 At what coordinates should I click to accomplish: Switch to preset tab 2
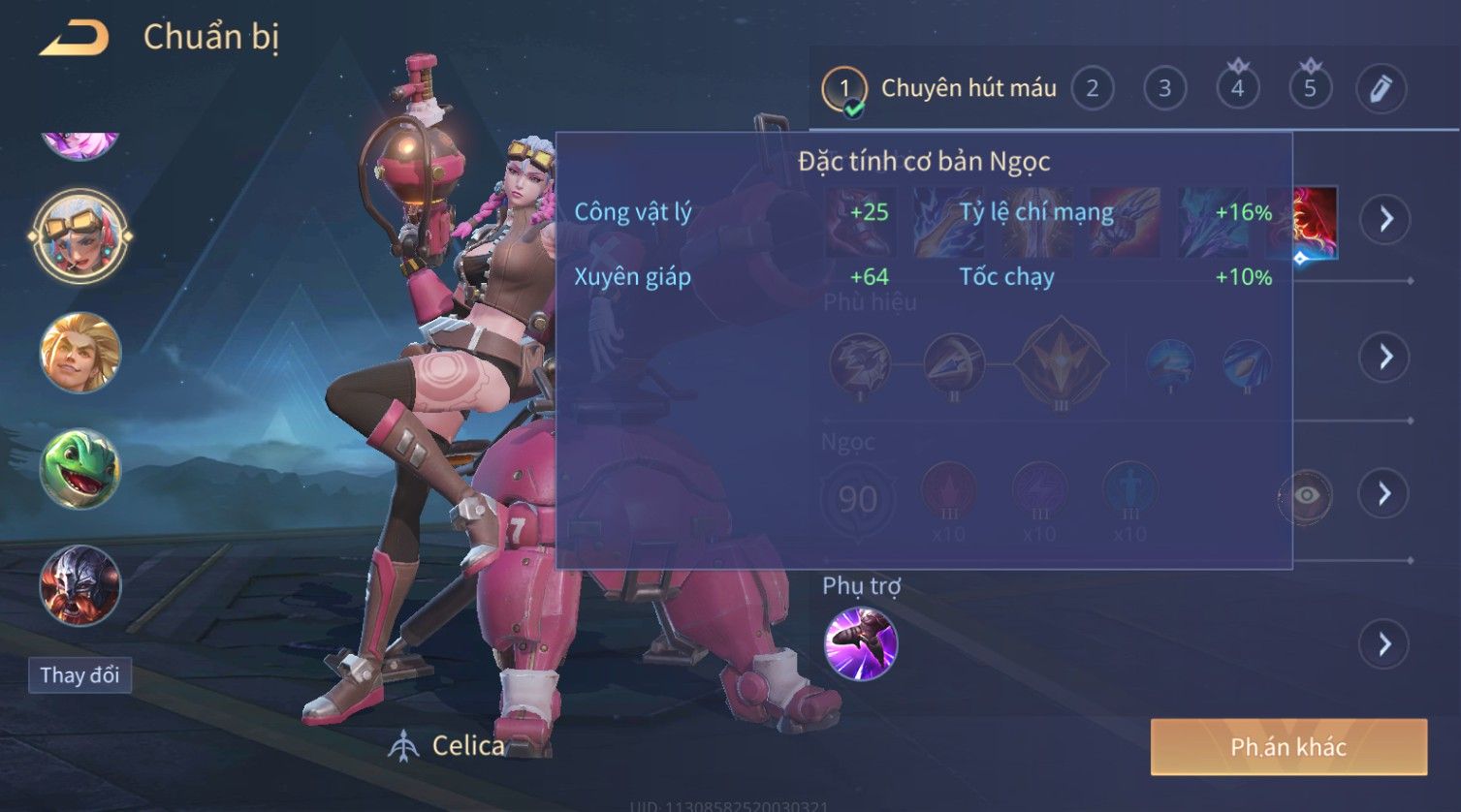coord(1092,89)
